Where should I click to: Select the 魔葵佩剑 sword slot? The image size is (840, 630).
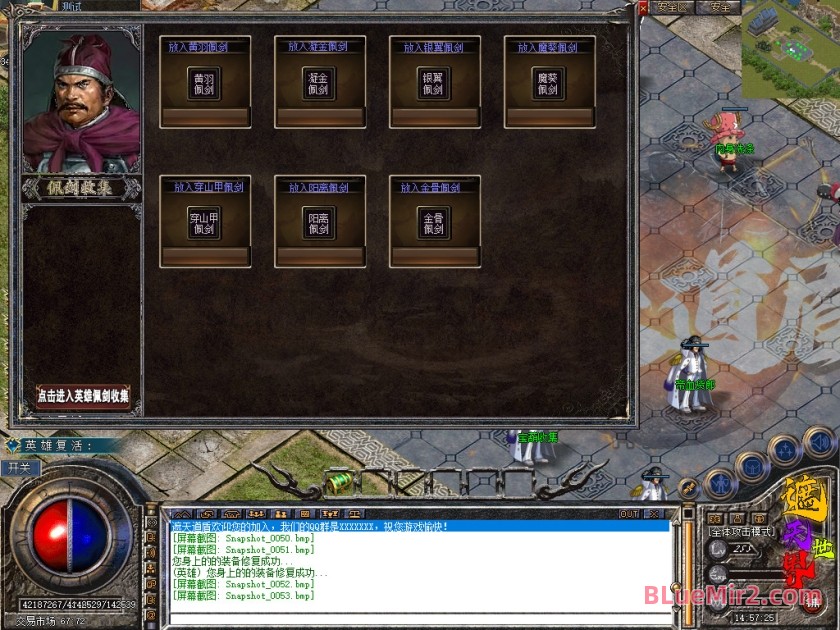(x=549, y=84)
